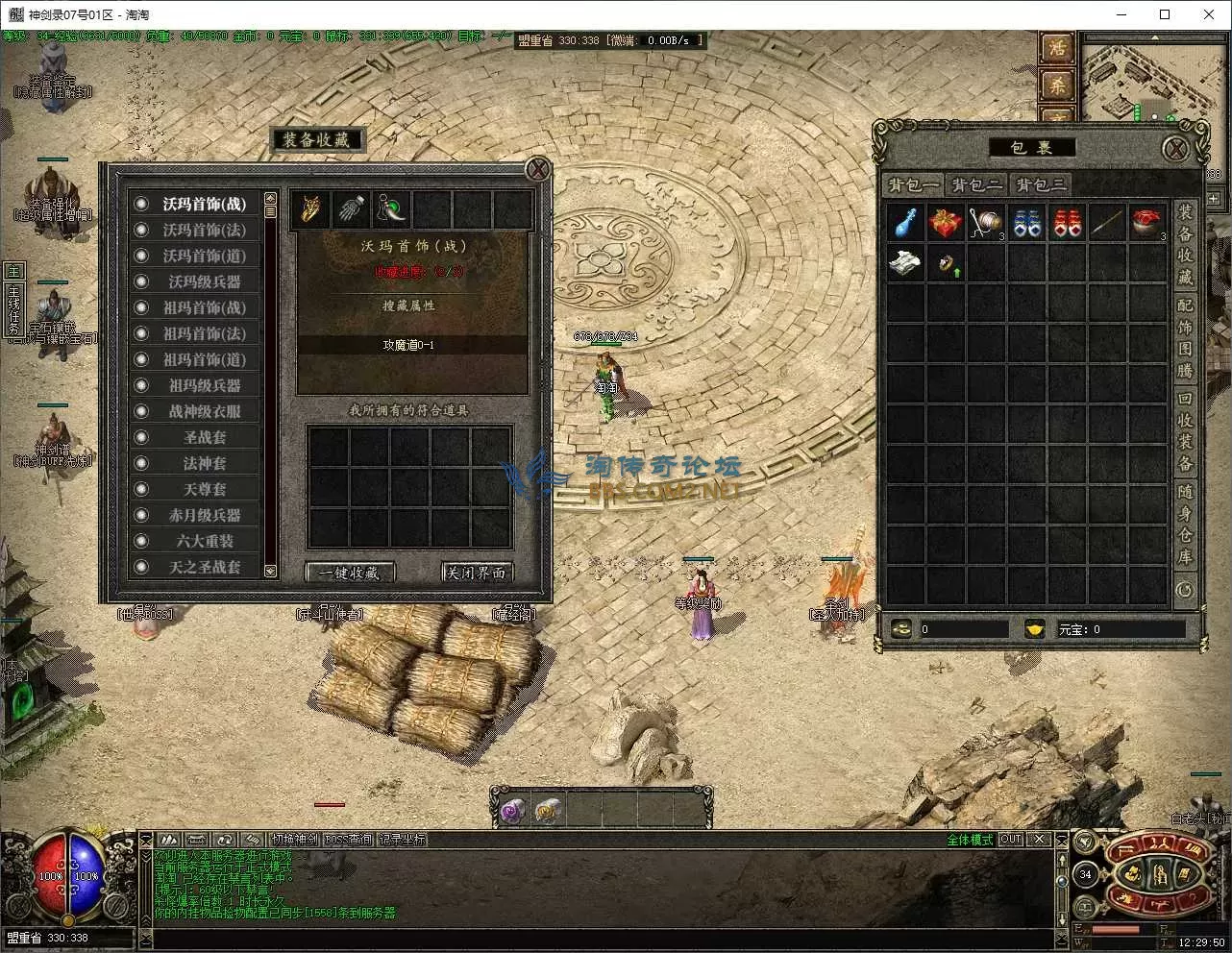Click the ring item with green arrow
This screenshot has height=953, width=1232.
tap(947, 264)
